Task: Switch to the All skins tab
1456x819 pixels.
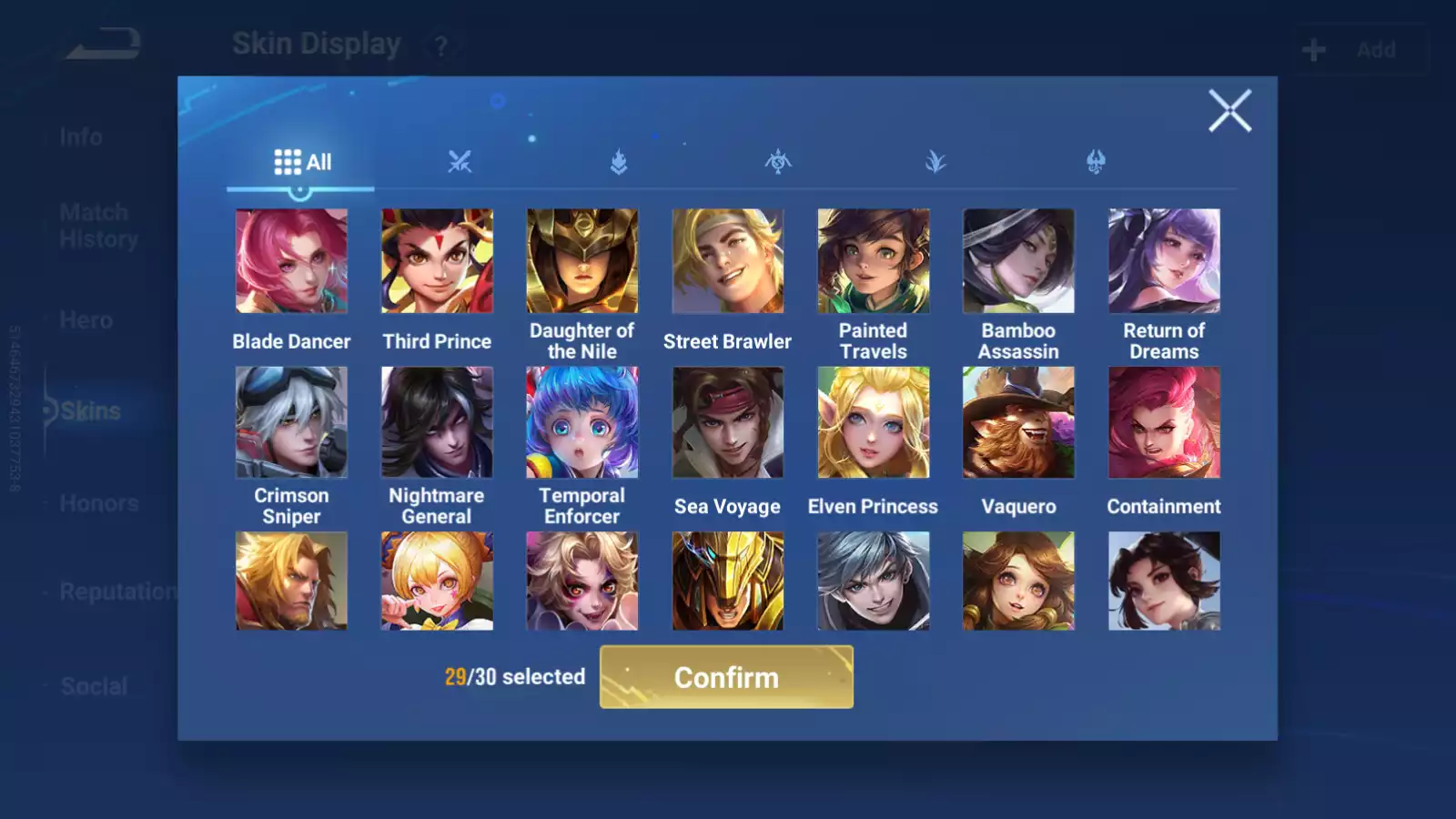Action: (302, 162)
